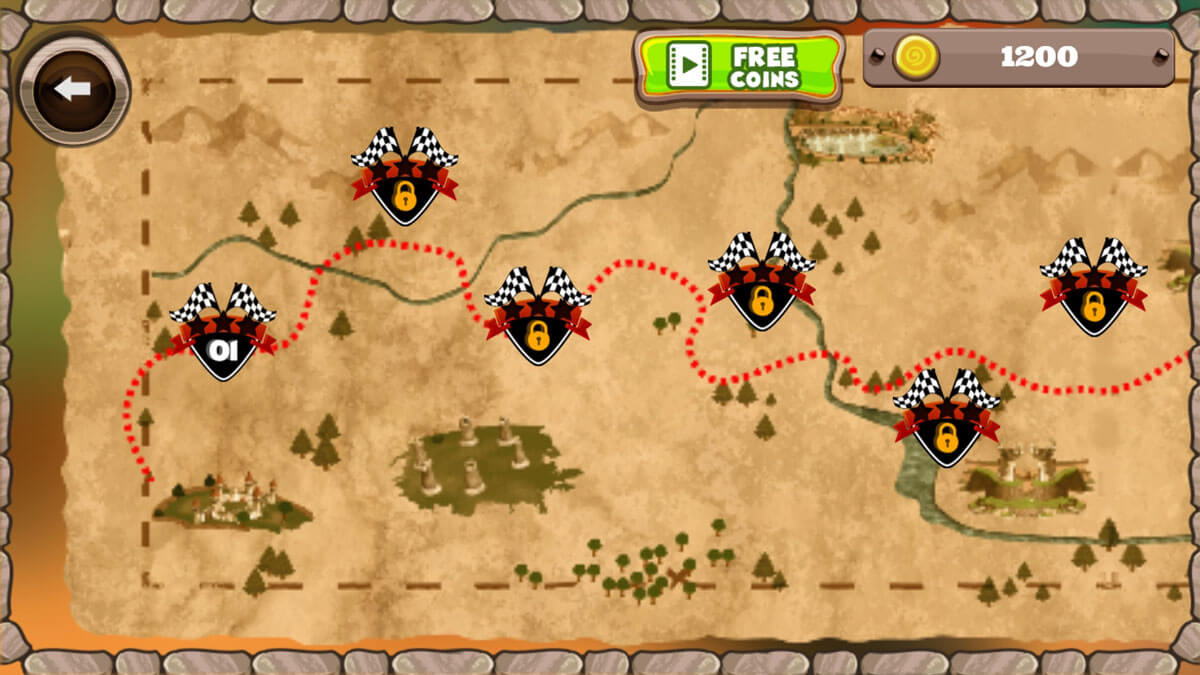The height and width of the screenshot is (675, 1200).
Task: Go back using the arrow button
Action: 73,89
